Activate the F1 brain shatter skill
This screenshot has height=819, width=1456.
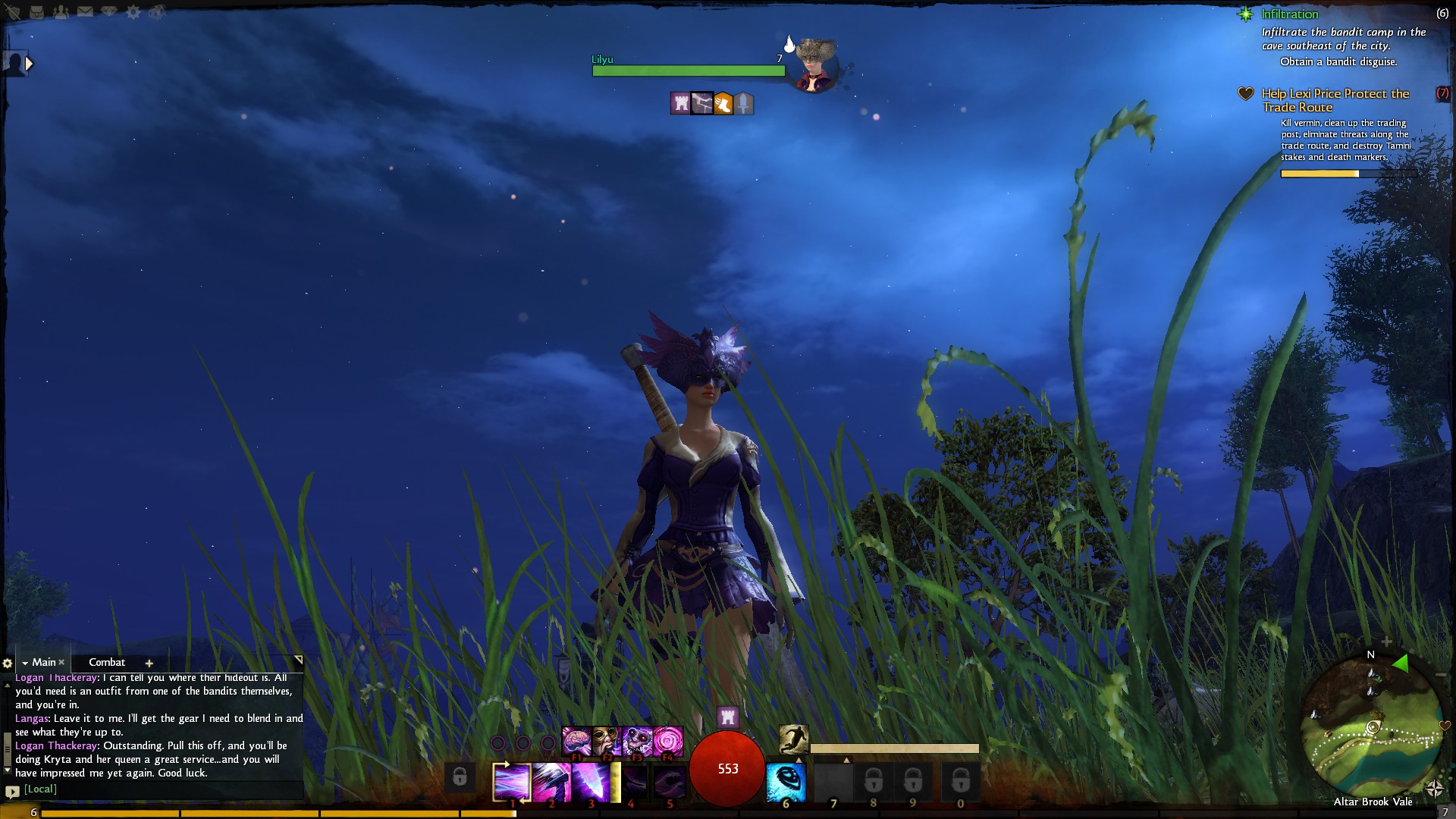576,741
